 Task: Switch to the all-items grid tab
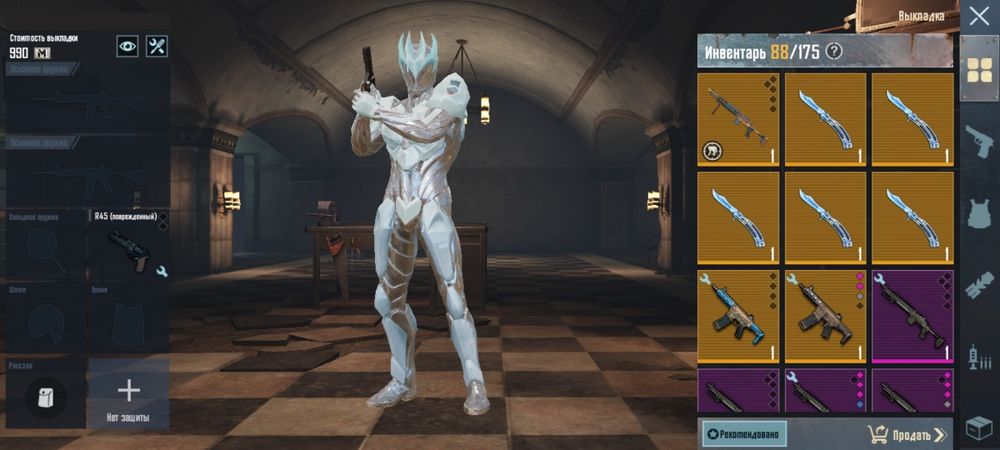pyautogui.click(x=978, y=68)
